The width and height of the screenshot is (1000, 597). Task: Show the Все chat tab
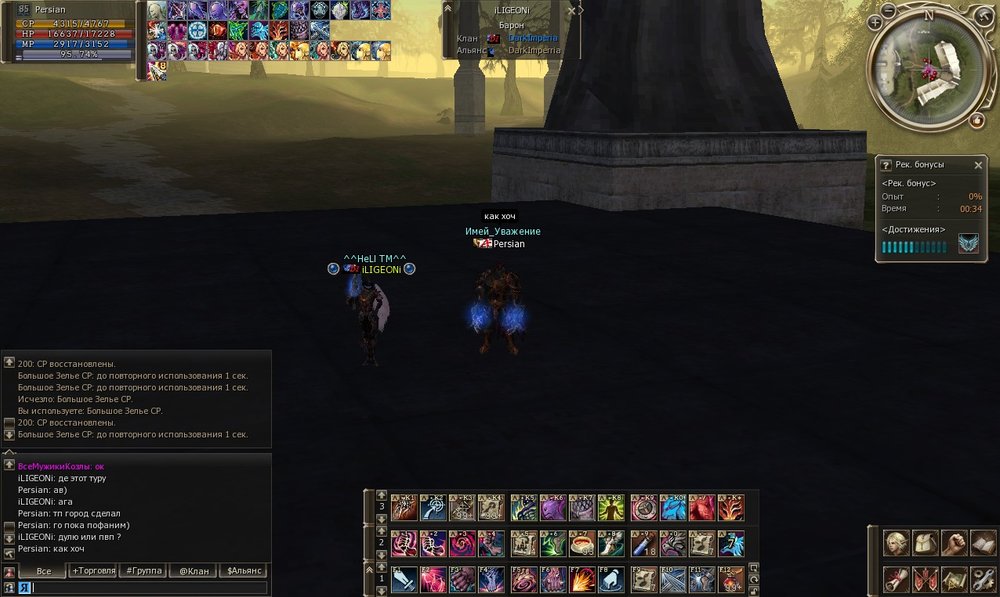pyautogui.click(x=43, y=570)
